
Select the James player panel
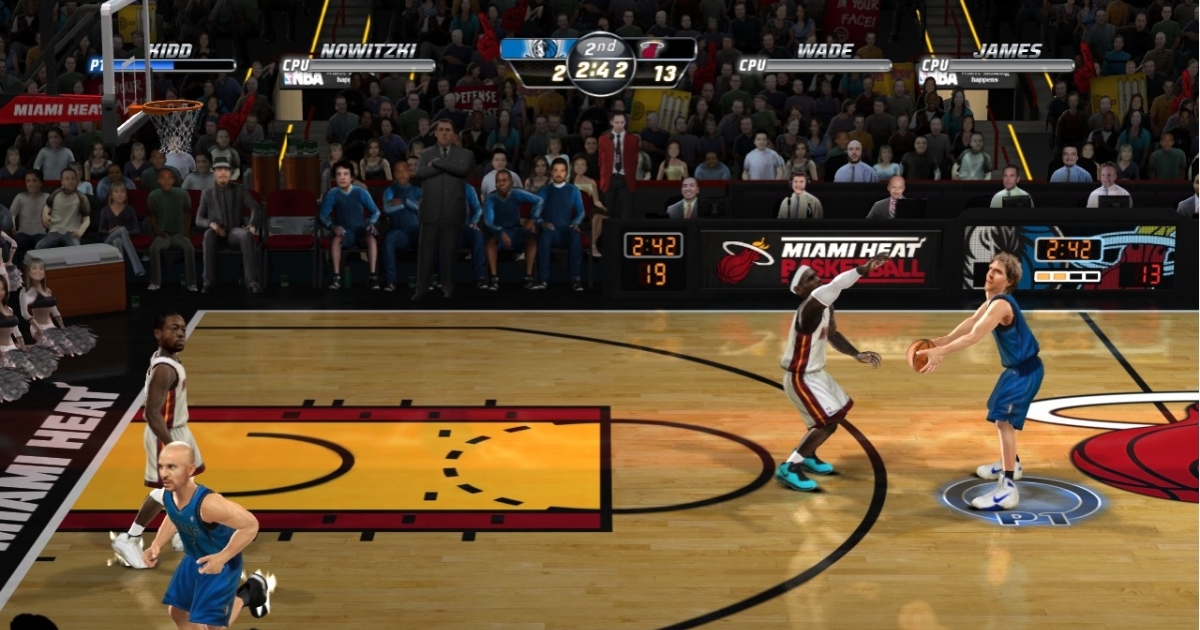[x=996, y=59]
